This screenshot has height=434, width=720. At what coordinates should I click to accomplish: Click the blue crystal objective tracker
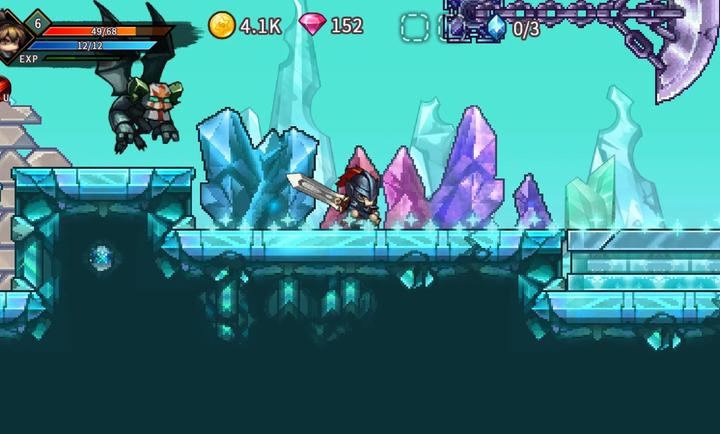[496, 27]
